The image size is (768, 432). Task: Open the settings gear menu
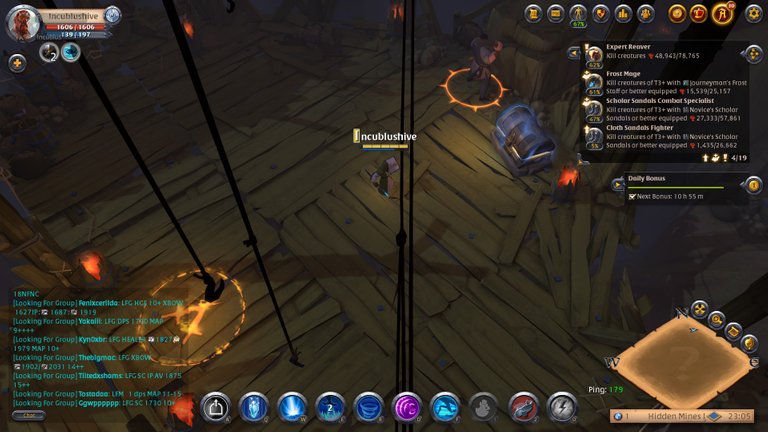(753, 13)
